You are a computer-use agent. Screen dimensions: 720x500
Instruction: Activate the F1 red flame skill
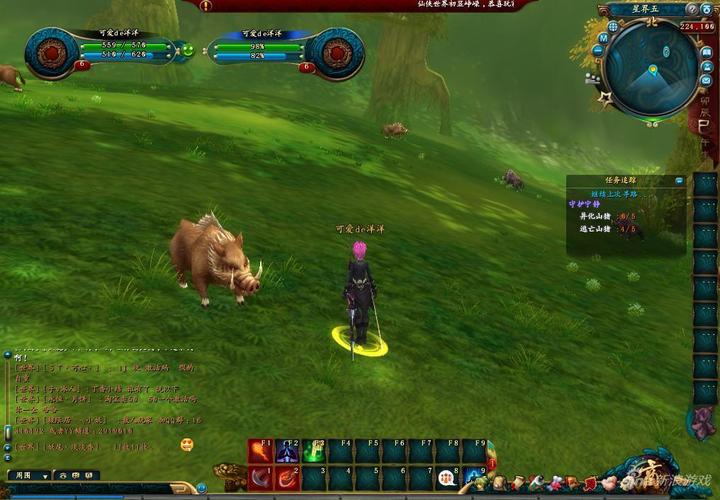[x=260, y=452]
